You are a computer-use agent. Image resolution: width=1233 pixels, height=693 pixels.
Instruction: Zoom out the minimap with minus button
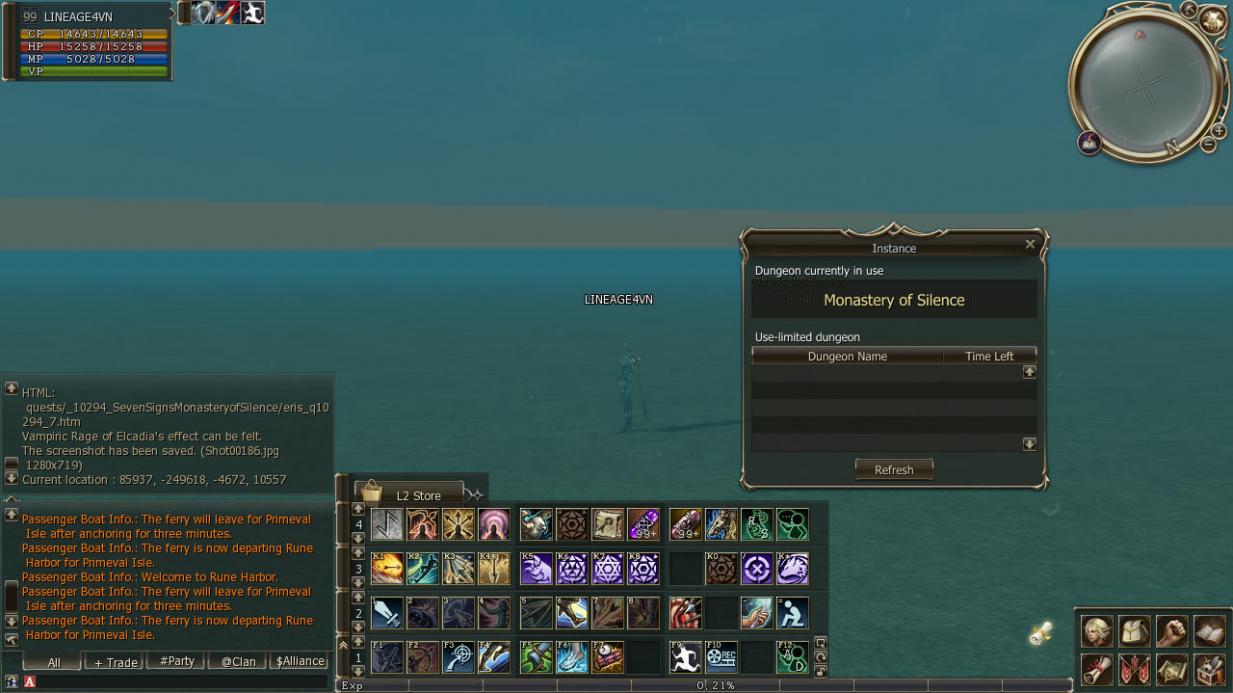pos(1208,145)
